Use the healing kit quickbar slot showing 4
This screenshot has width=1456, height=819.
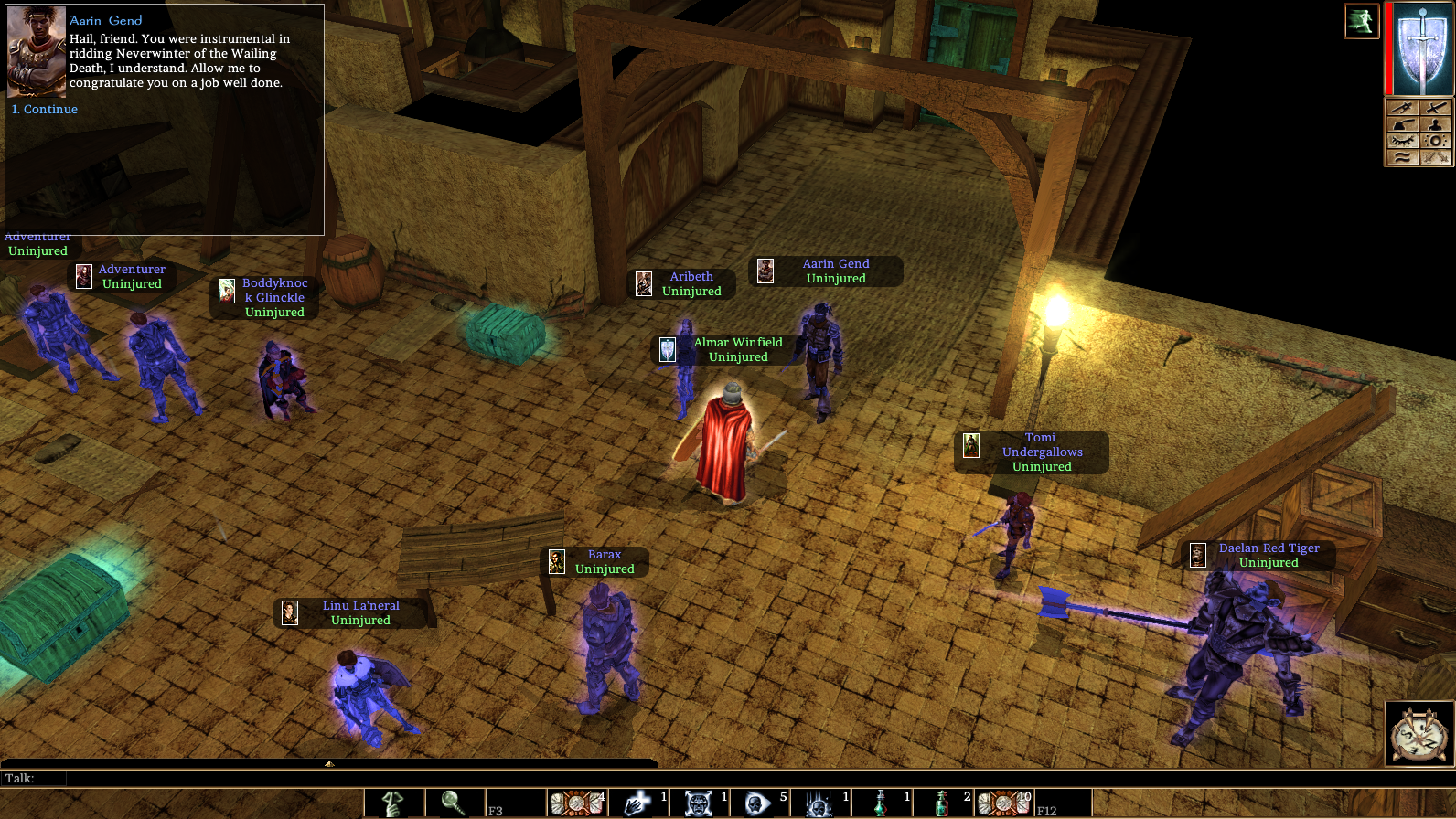coord(574,803)
